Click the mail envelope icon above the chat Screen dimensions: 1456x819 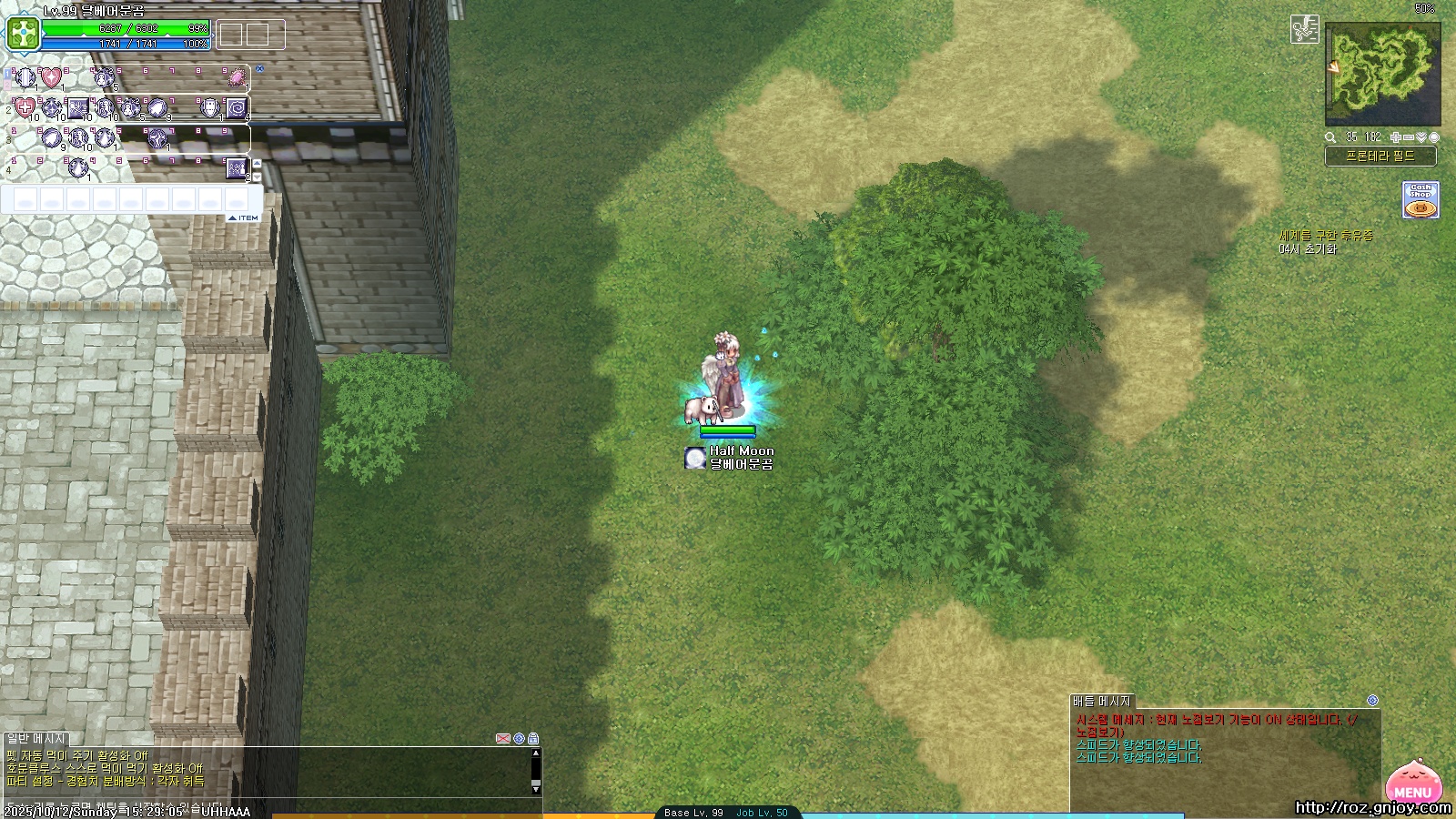tap(502, 738)
